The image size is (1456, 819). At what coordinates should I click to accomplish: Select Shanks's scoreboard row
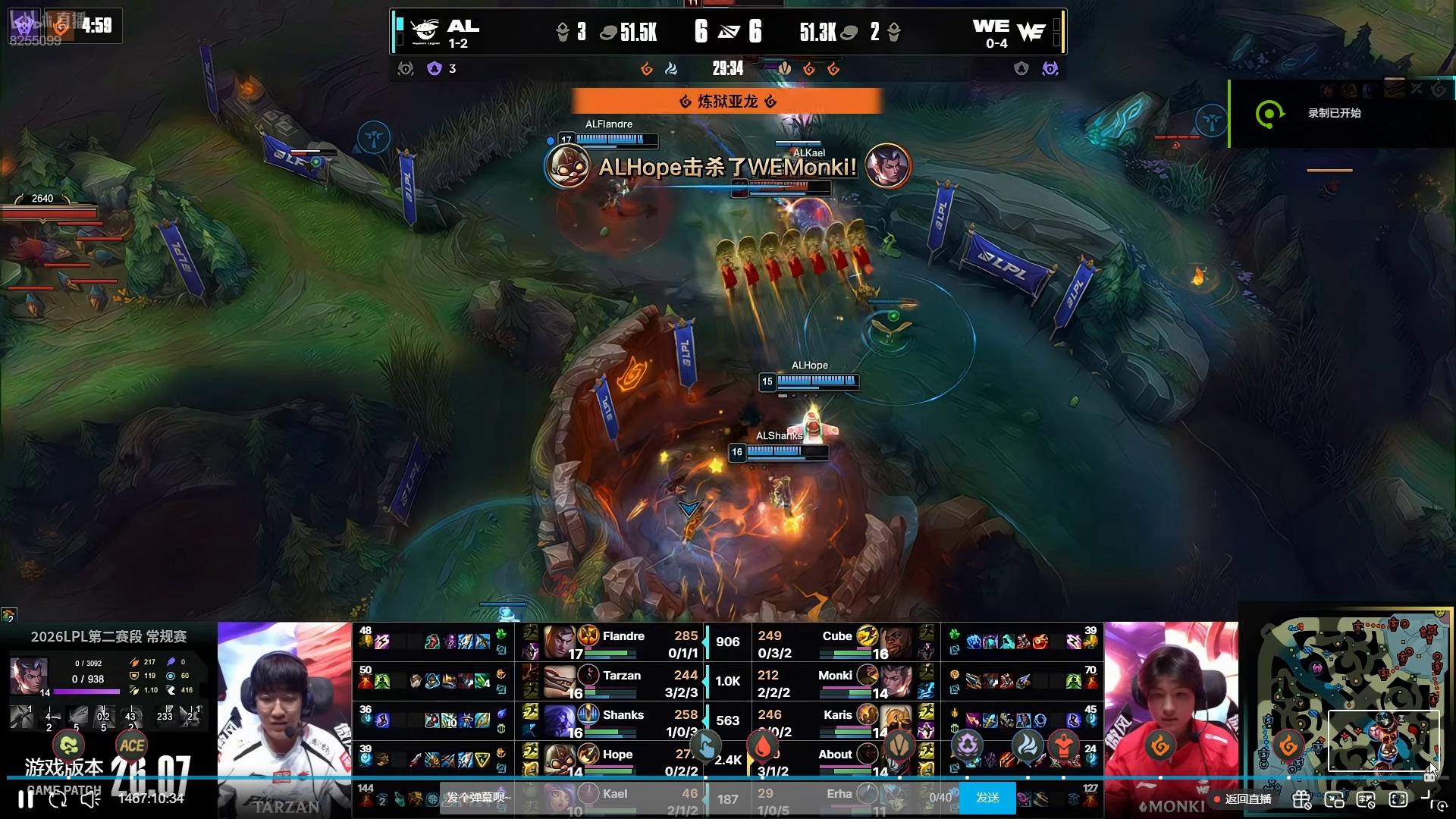point(623,722)
